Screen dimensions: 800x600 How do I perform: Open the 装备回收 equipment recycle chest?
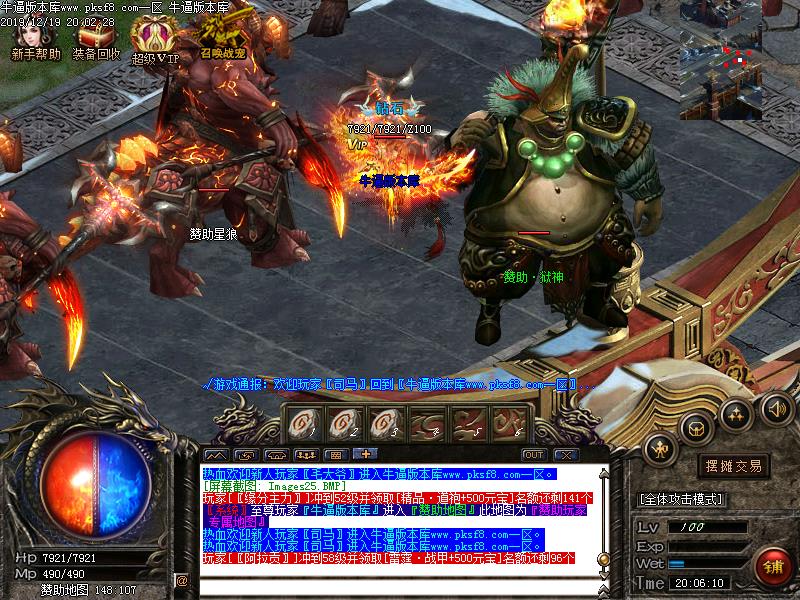pyautogui.click(x=96, y=38)
